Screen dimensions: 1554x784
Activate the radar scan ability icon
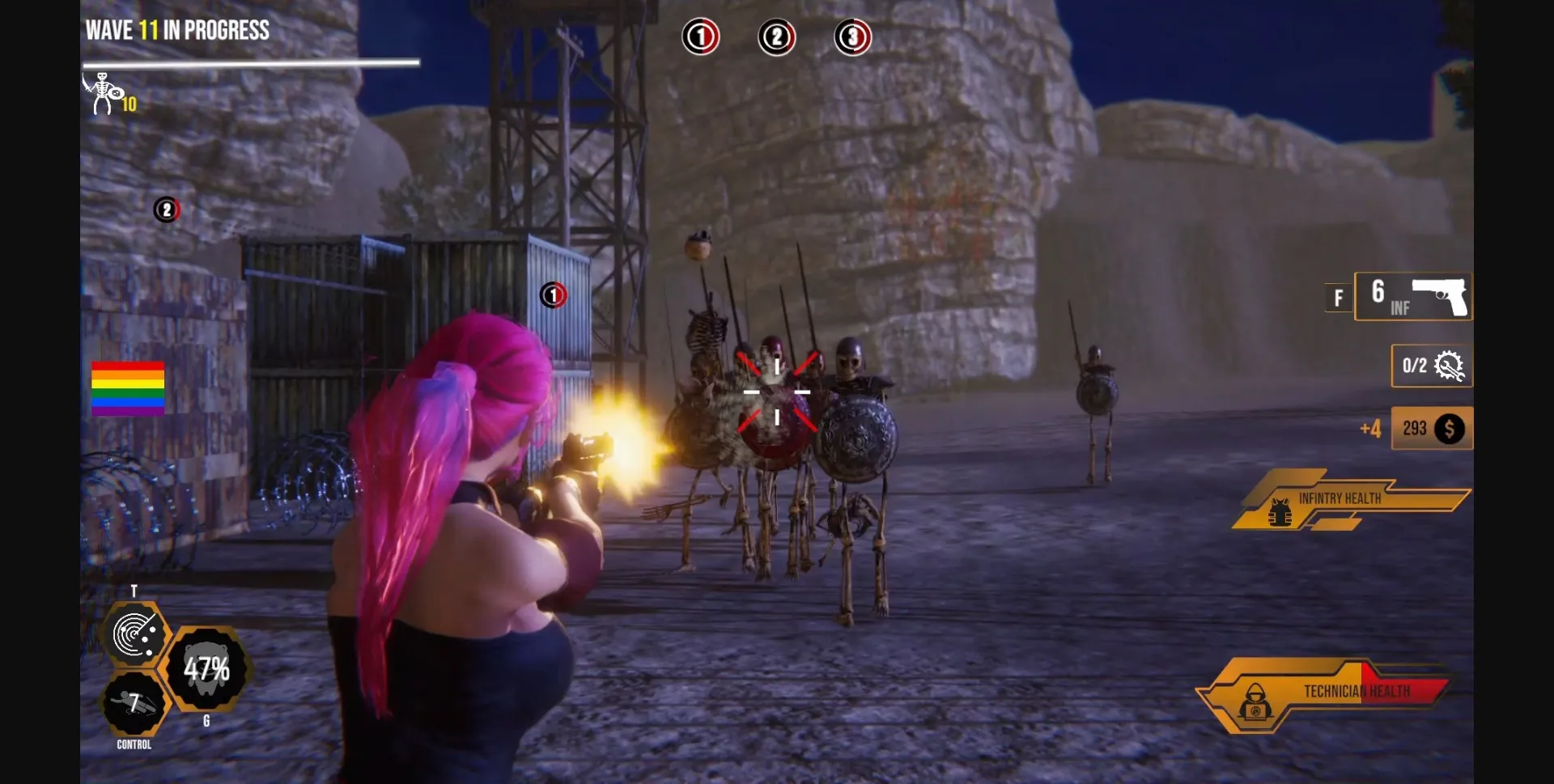coord(134,634)
